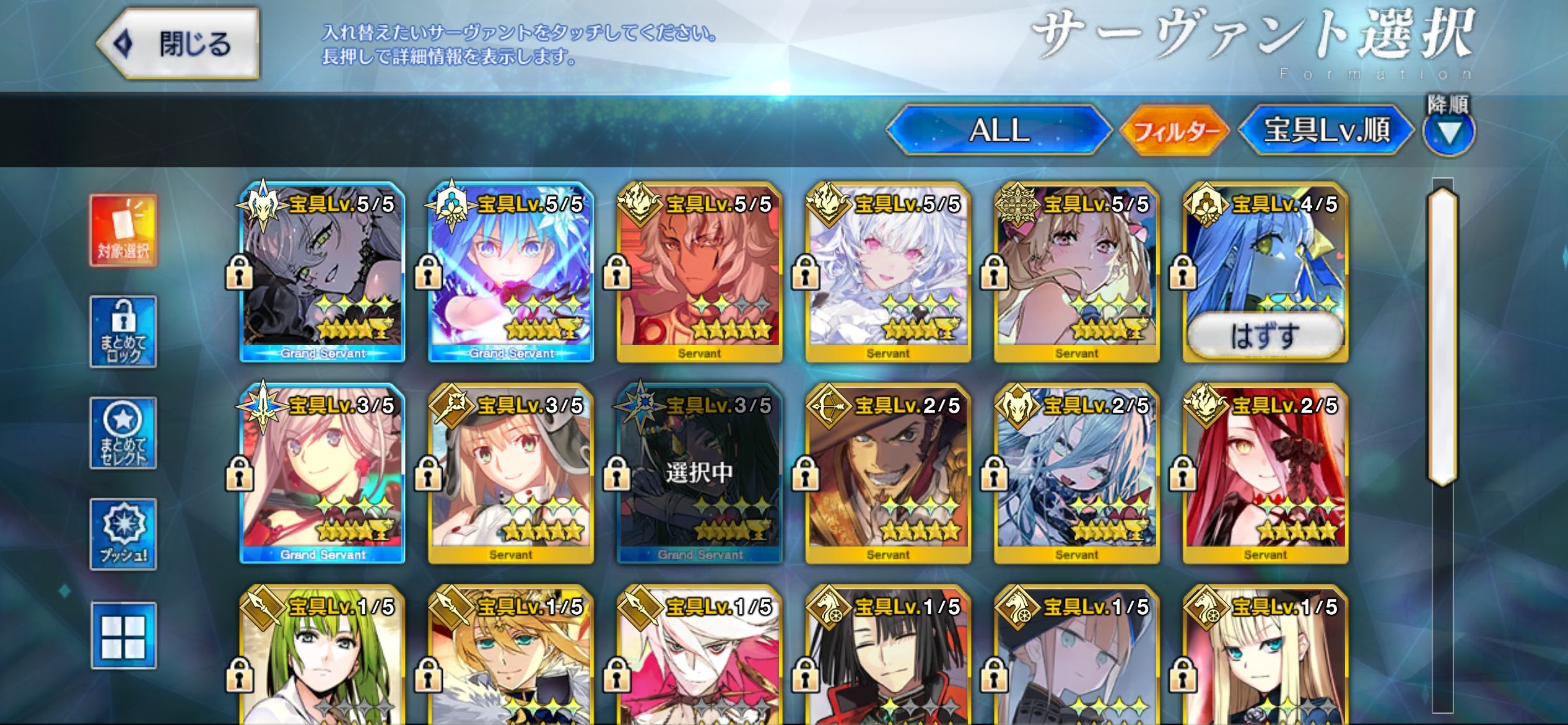Remove servant with the はずす button
This screenshot has height=725, width=1568.
point(1265,335)
